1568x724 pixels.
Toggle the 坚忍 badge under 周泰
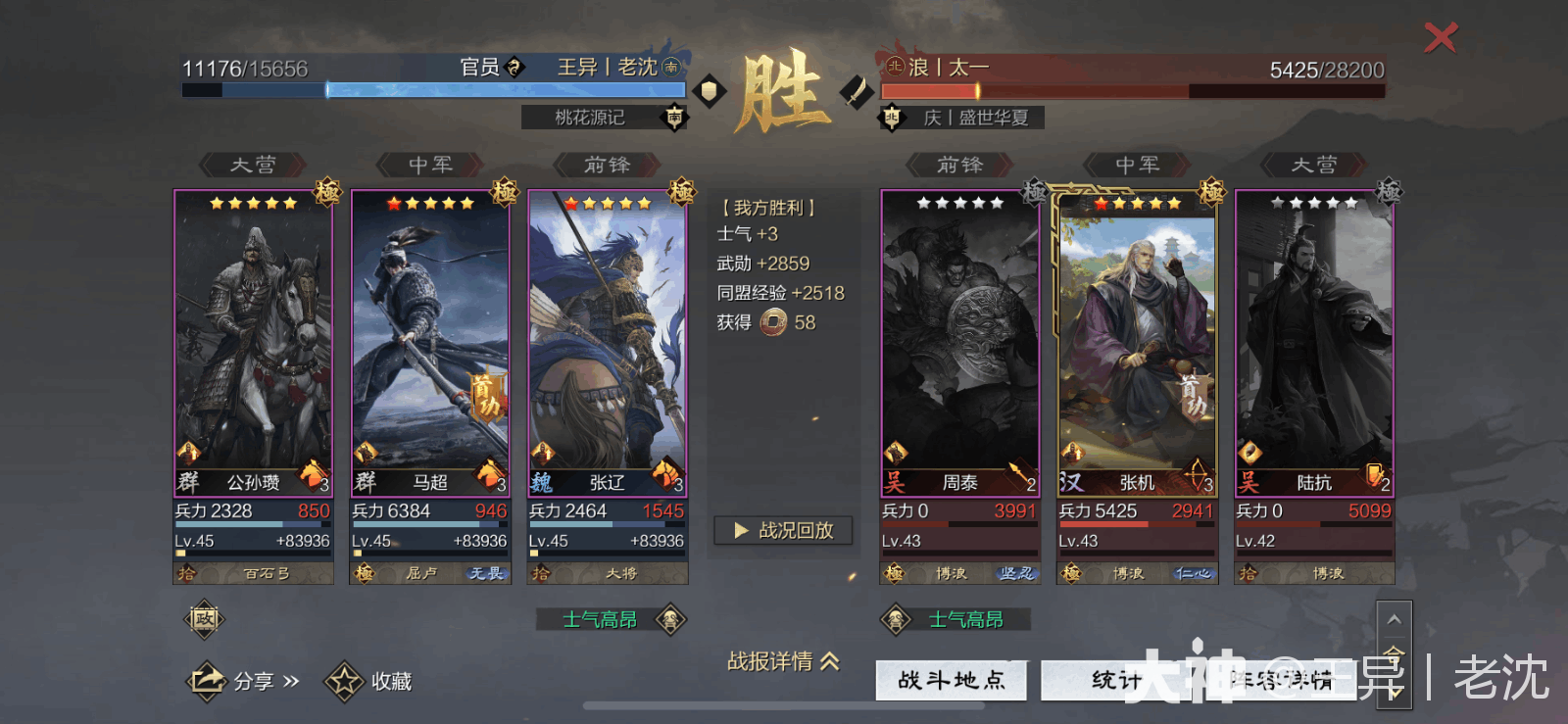point(1016,573)
